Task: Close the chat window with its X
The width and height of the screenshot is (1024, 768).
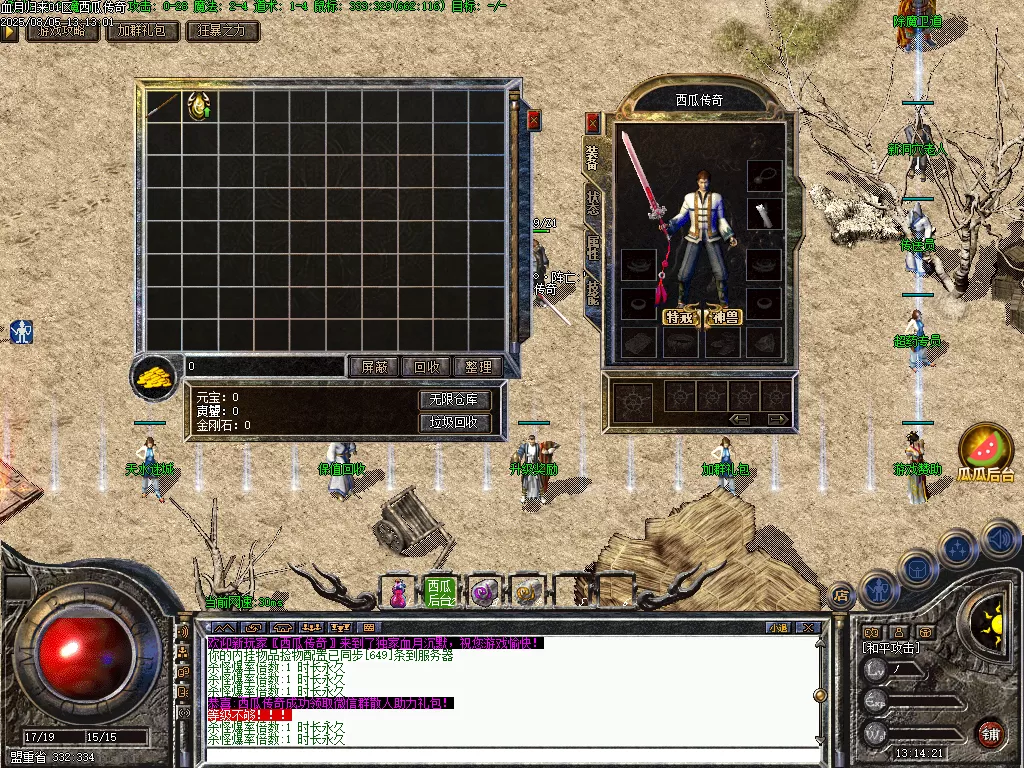Action: pyautogui.click(x=809, y=627)
